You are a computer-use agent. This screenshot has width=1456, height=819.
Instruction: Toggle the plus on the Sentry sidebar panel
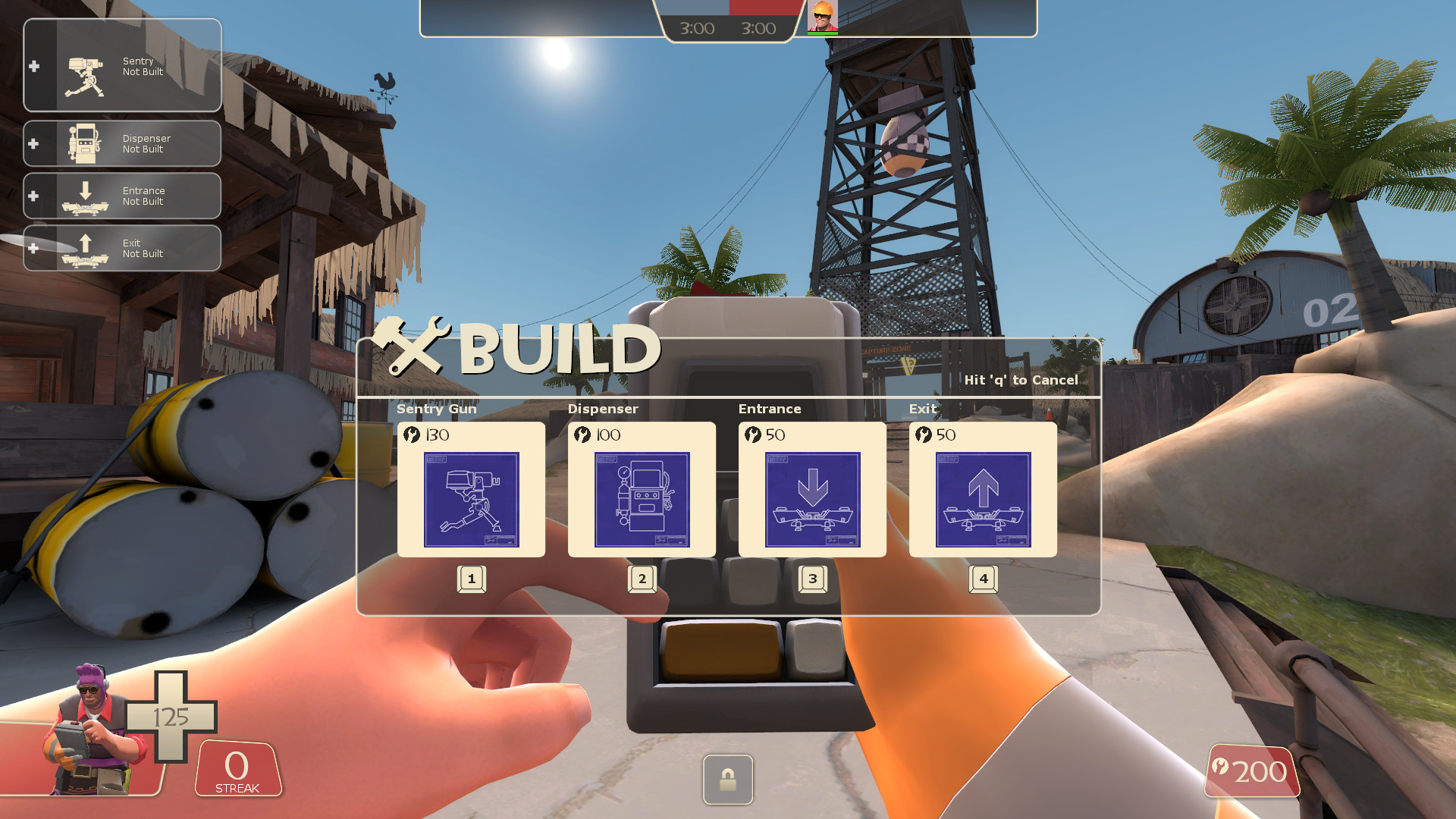[x=33, y=66]
